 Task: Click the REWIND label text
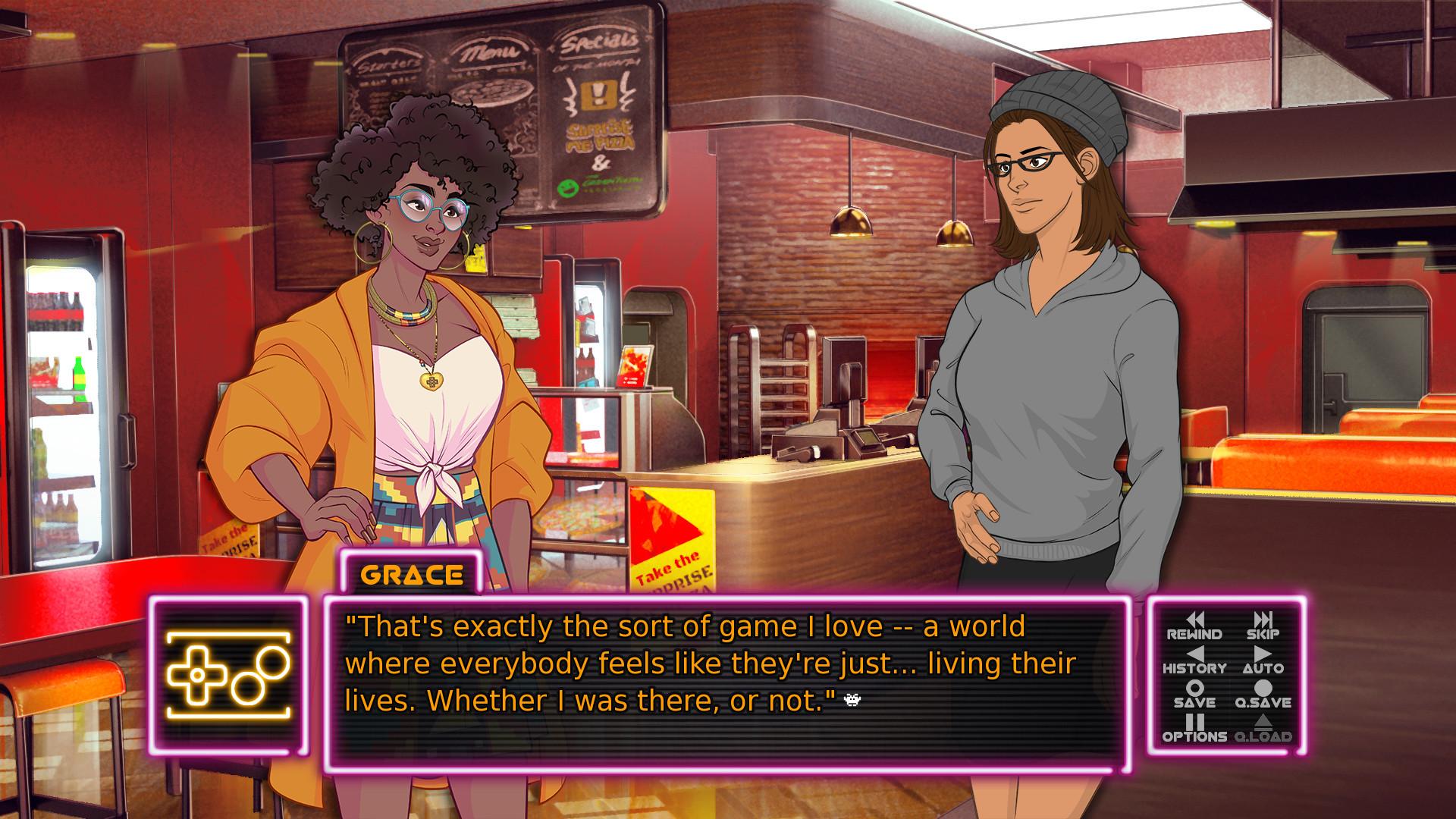[x=1194, y=634]
